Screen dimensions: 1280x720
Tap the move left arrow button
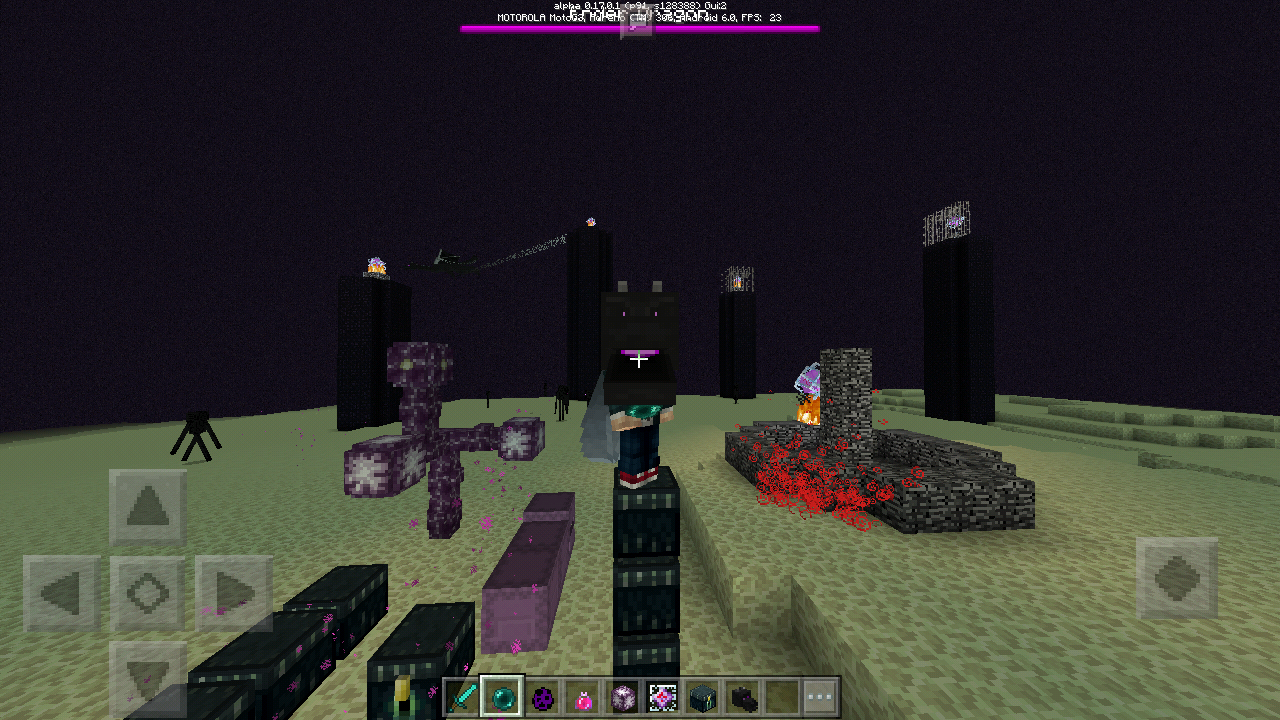(x=62, y=594)
